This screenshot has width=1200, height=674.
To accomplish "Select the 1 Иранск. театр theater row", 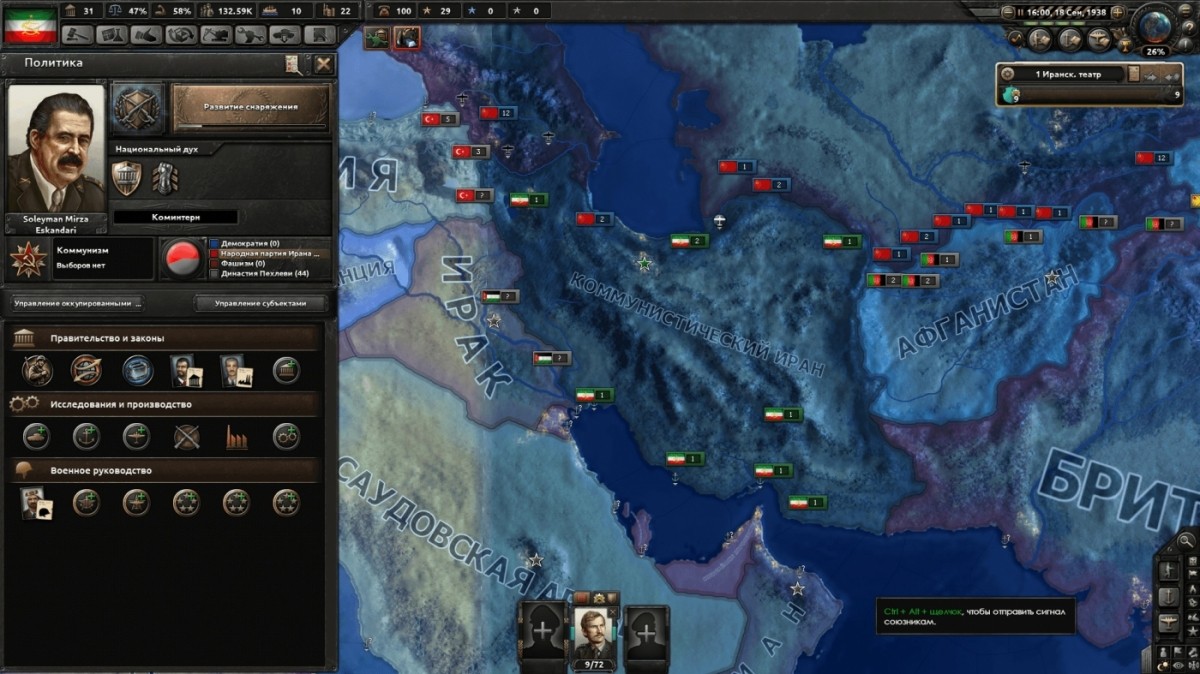I will tap(1064, 74).
